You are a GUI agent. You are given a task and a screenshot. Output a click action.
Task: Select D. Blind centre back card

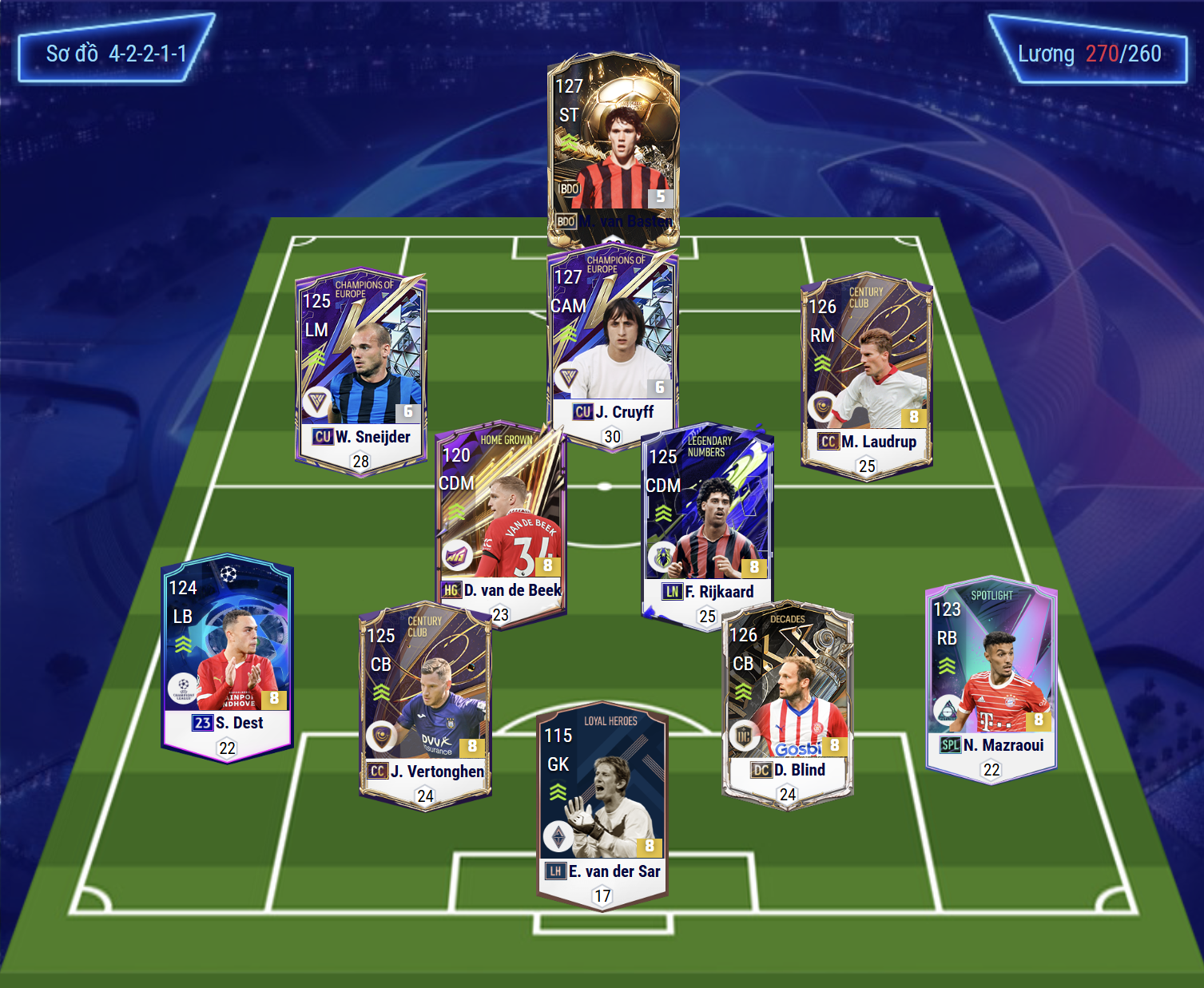click(x=788, y=703)
